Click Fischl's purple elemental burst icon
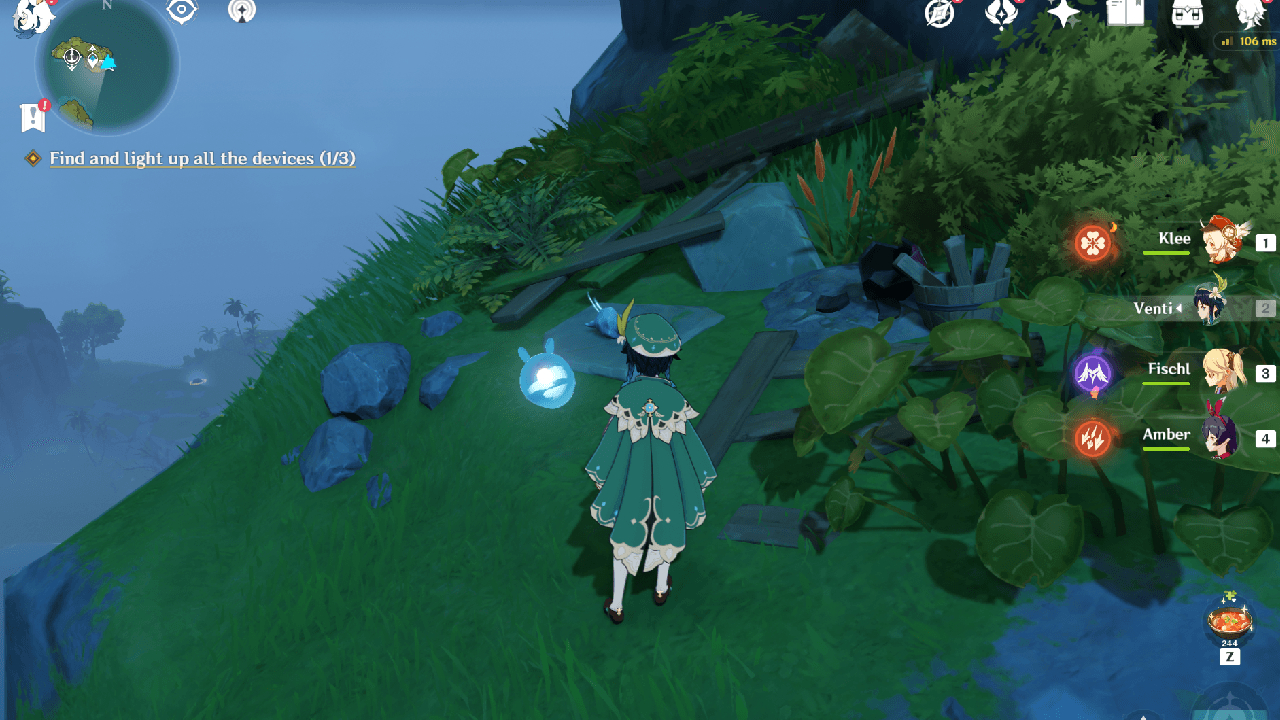 coord(1092,371)
